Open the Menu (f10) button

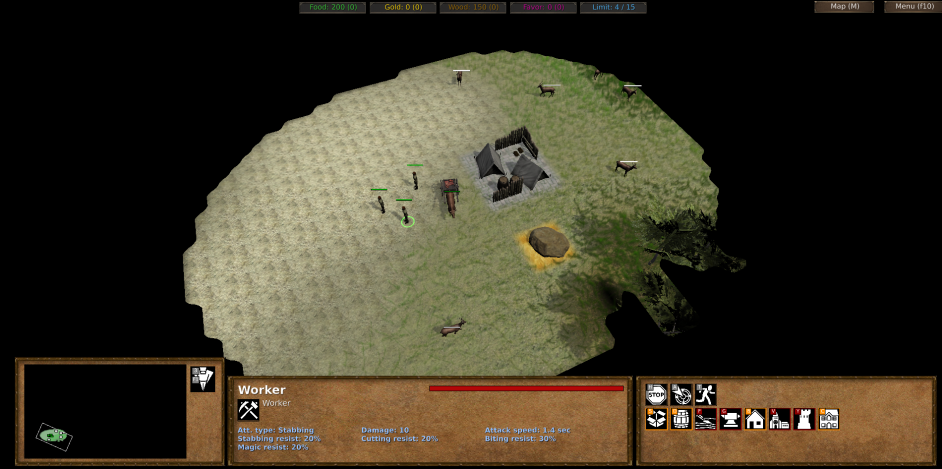tap(912, 7)
